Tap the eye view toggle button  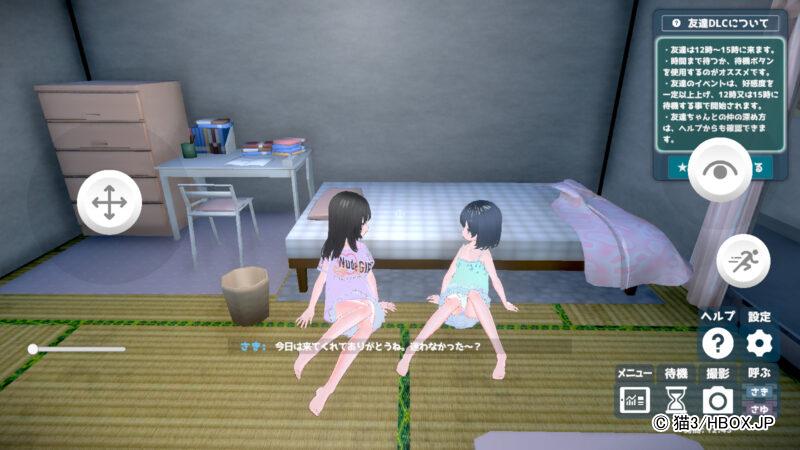(718, 168)
